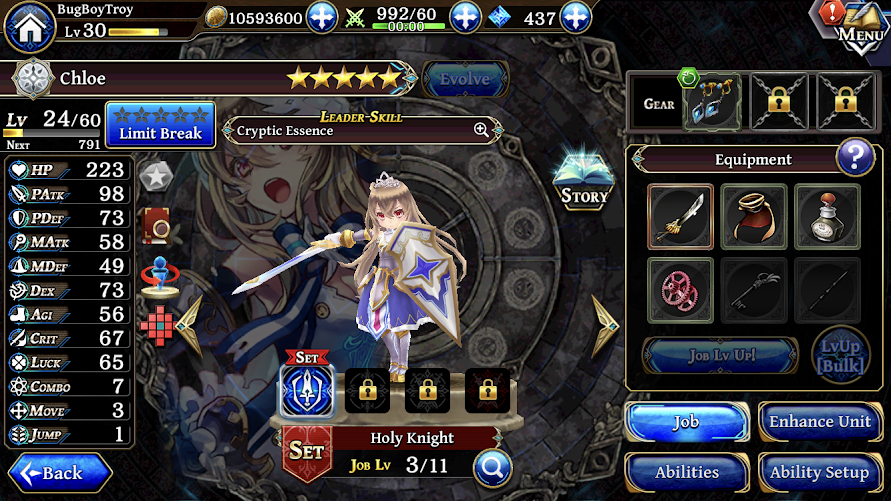Open Ability Setup
The image size is (891, 501).
[820, 472]
